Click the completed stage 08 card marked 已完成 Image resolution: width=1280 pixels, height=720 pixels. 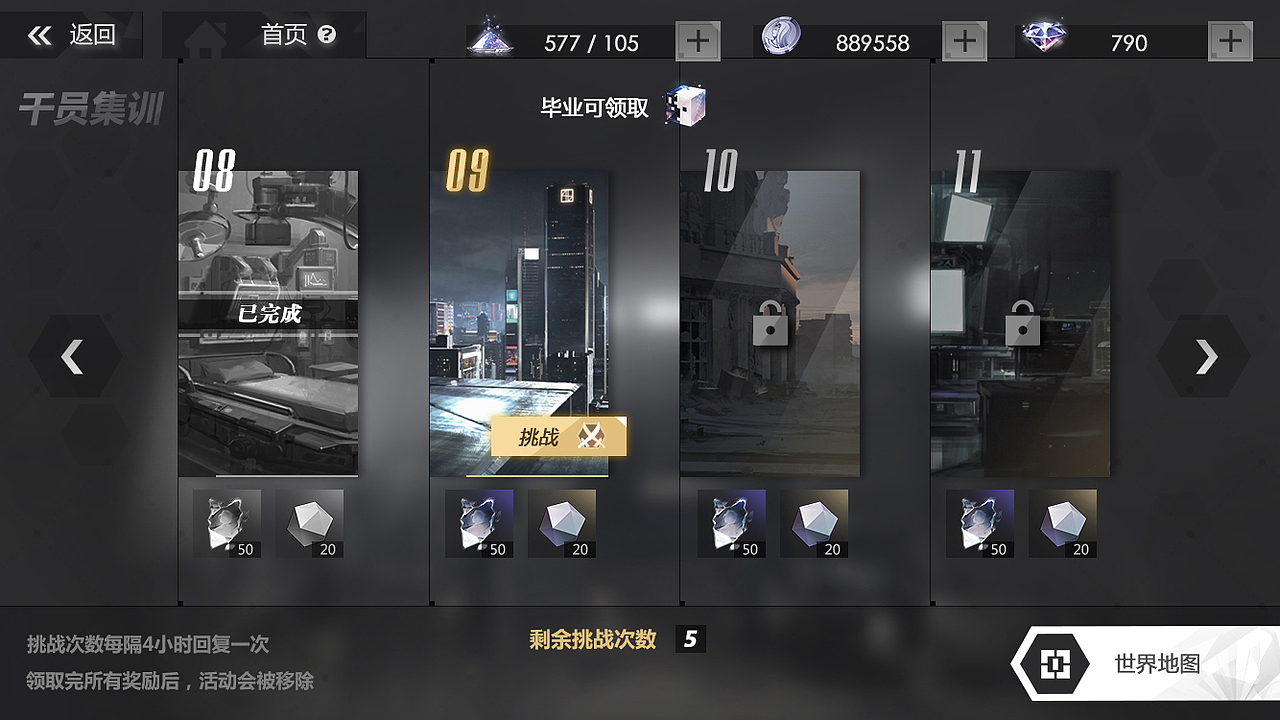point(268,318)
